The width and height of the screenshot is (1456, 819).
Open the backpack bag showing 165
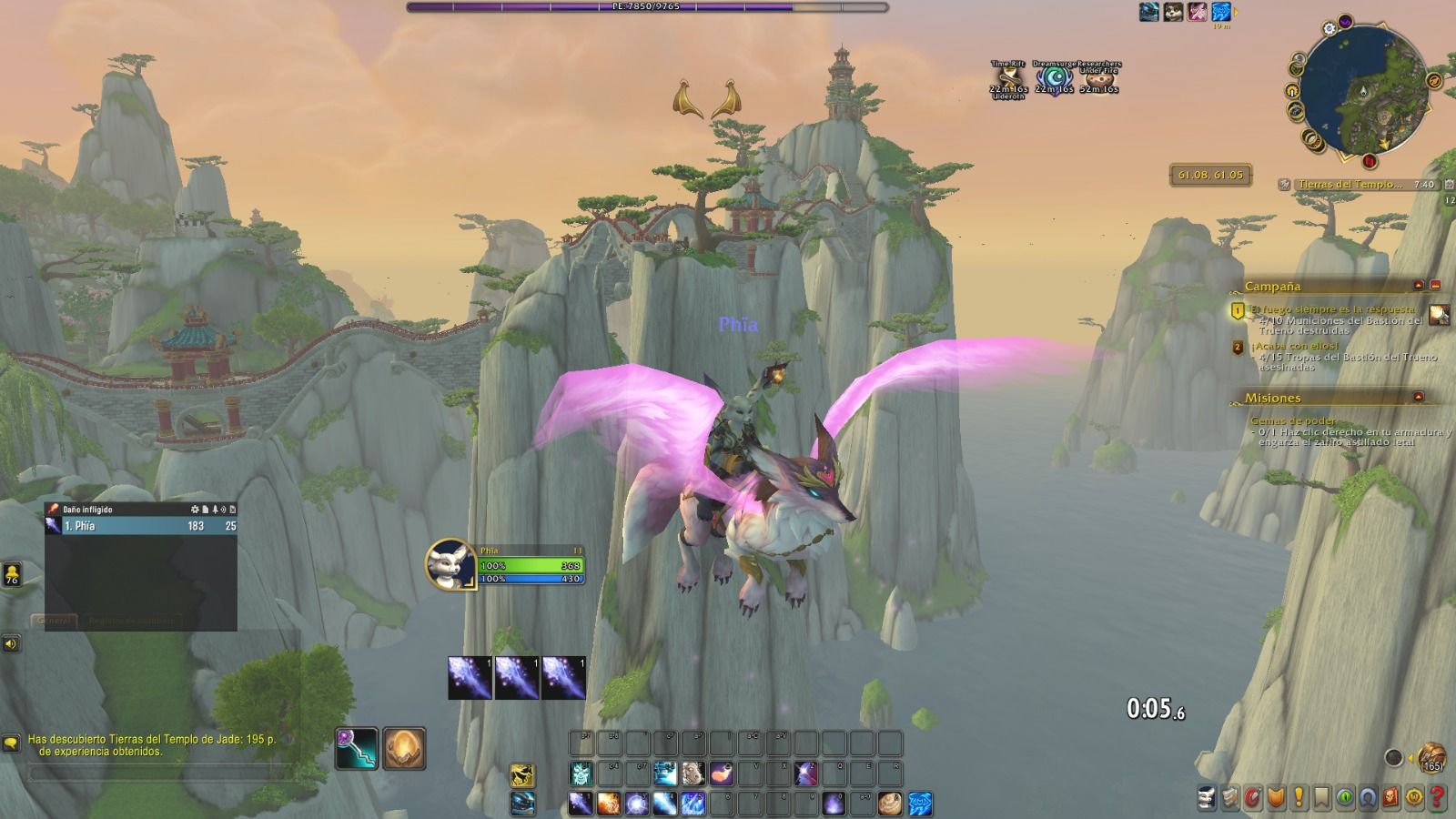tap(1431, 757)
